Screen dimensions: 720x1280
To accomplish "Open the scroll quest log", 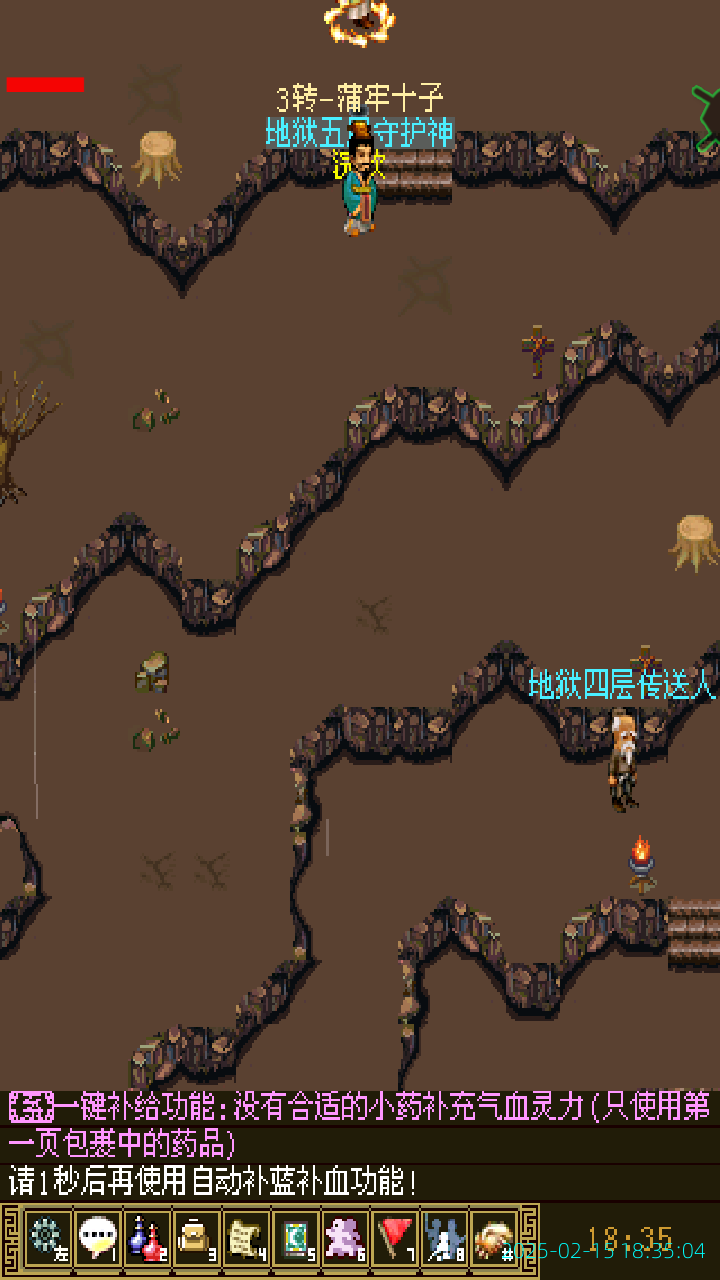I will tap(246, 1238).
